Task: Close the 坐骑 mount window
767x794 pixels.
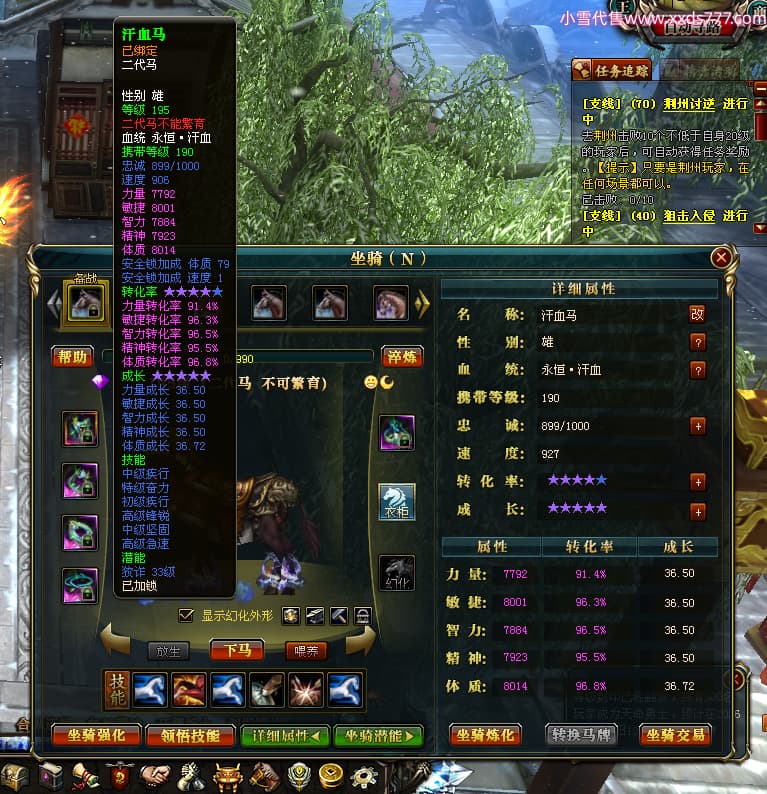Action: tap(720, 258)
